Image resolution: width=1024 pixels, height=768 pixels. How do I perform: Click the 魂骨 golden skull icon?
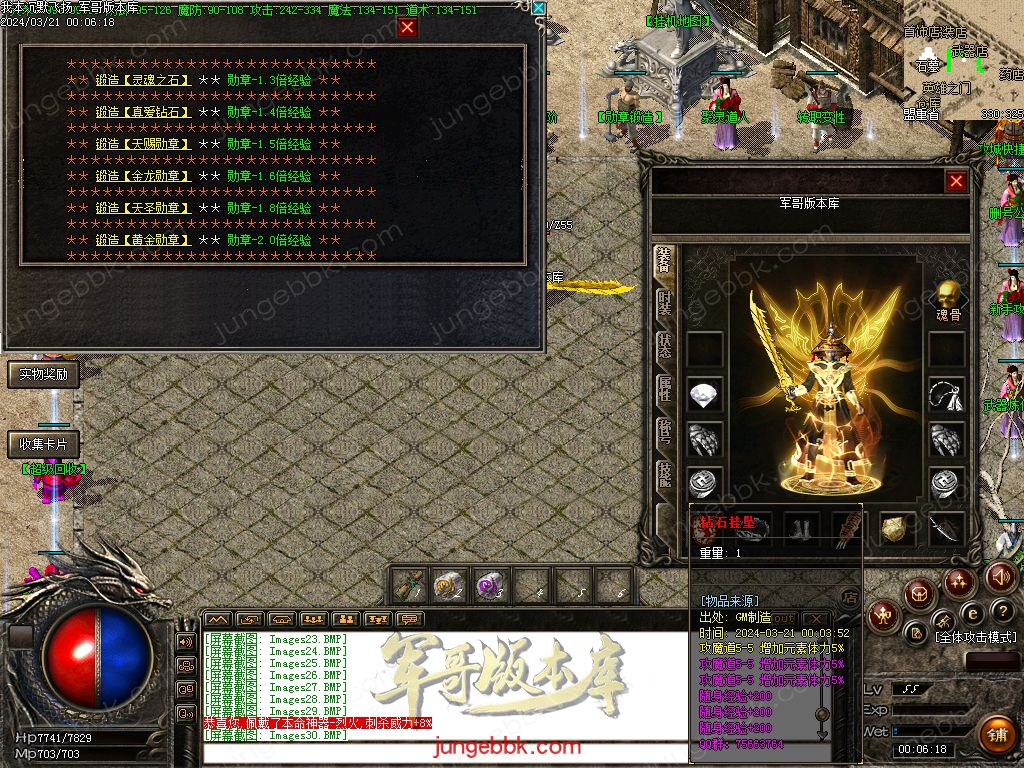pos(948,295)
